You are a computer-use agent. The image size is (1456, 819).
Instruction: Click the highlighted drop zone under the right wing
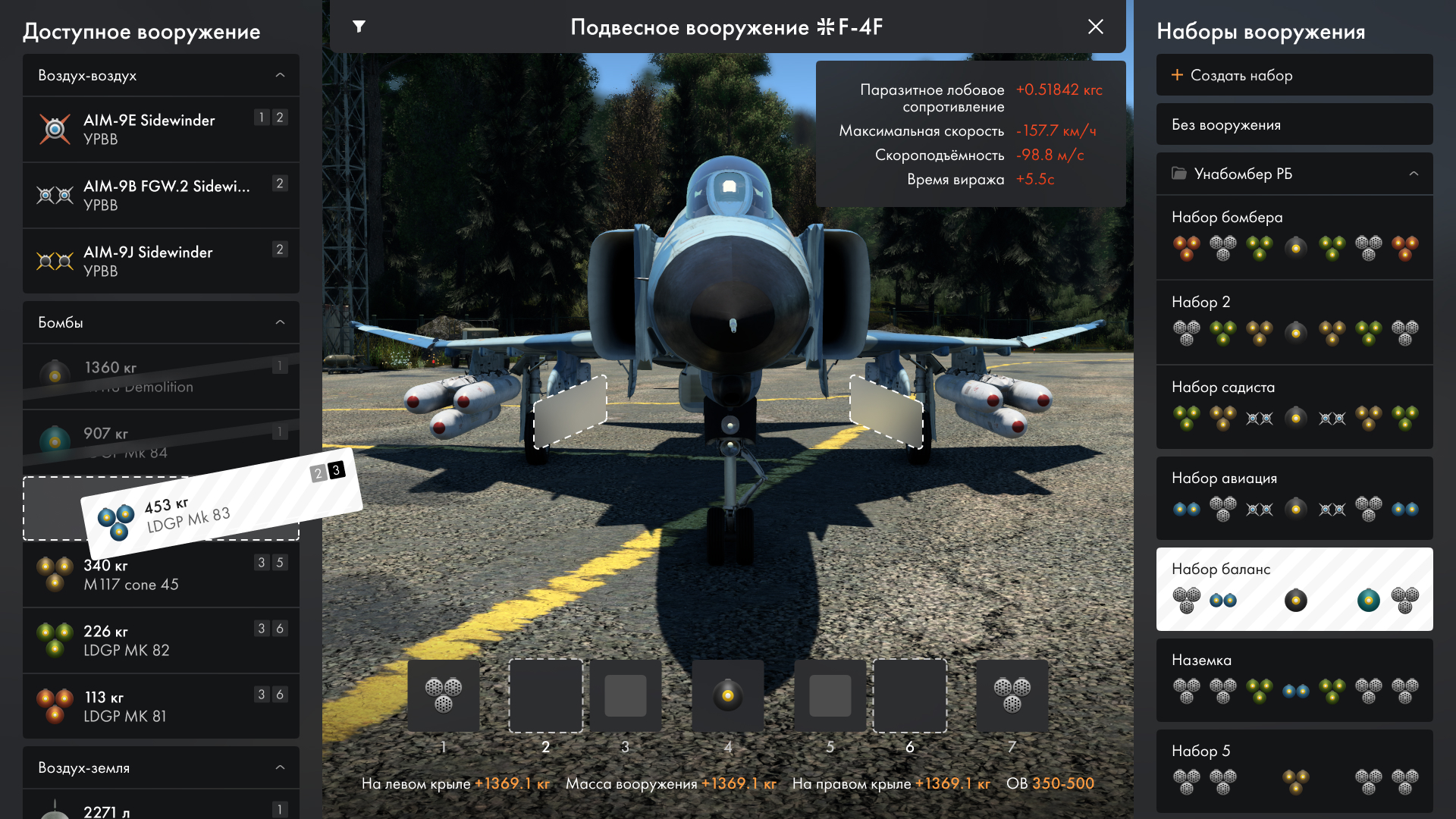[886, 413]
